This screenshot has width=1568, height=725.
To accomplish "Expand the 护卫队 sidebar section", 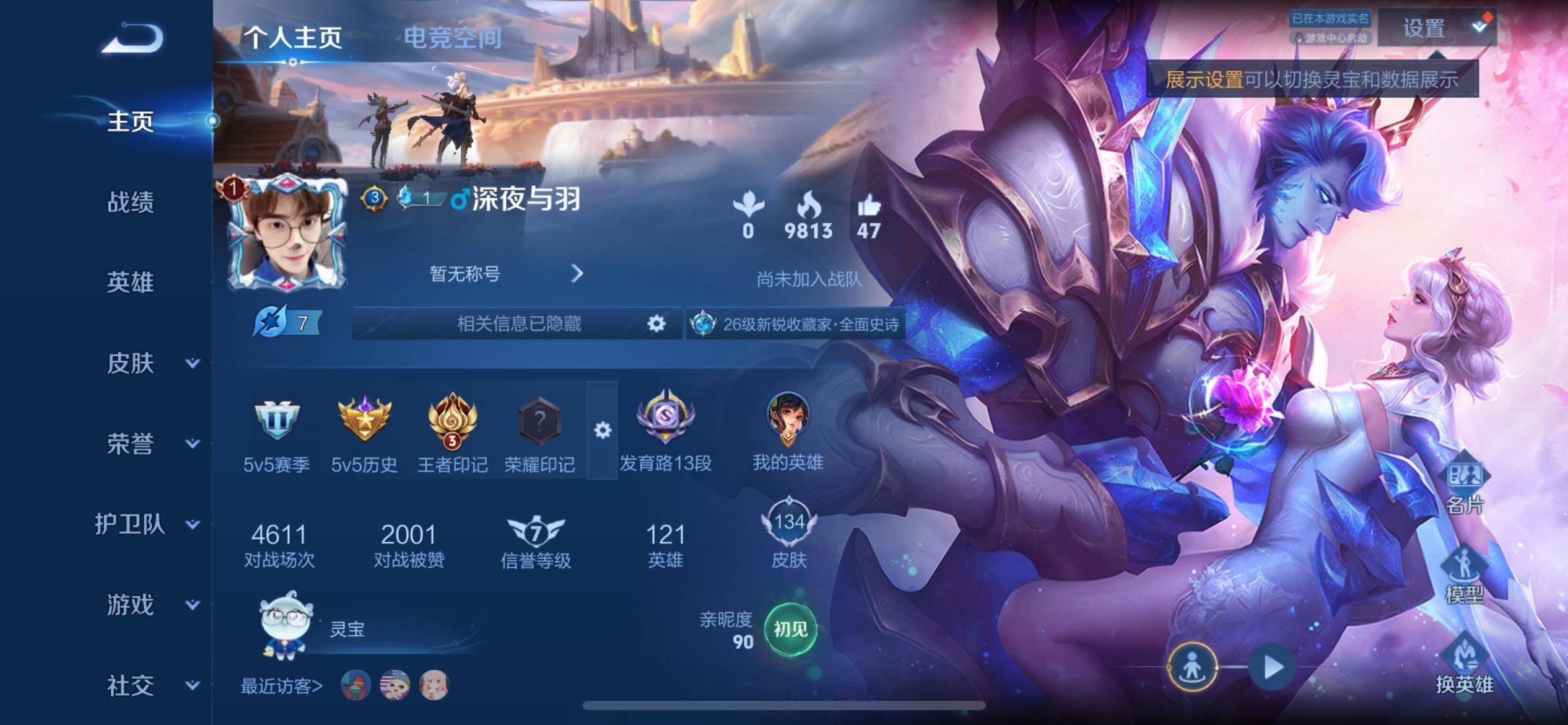I will click(x=147, y=524).
